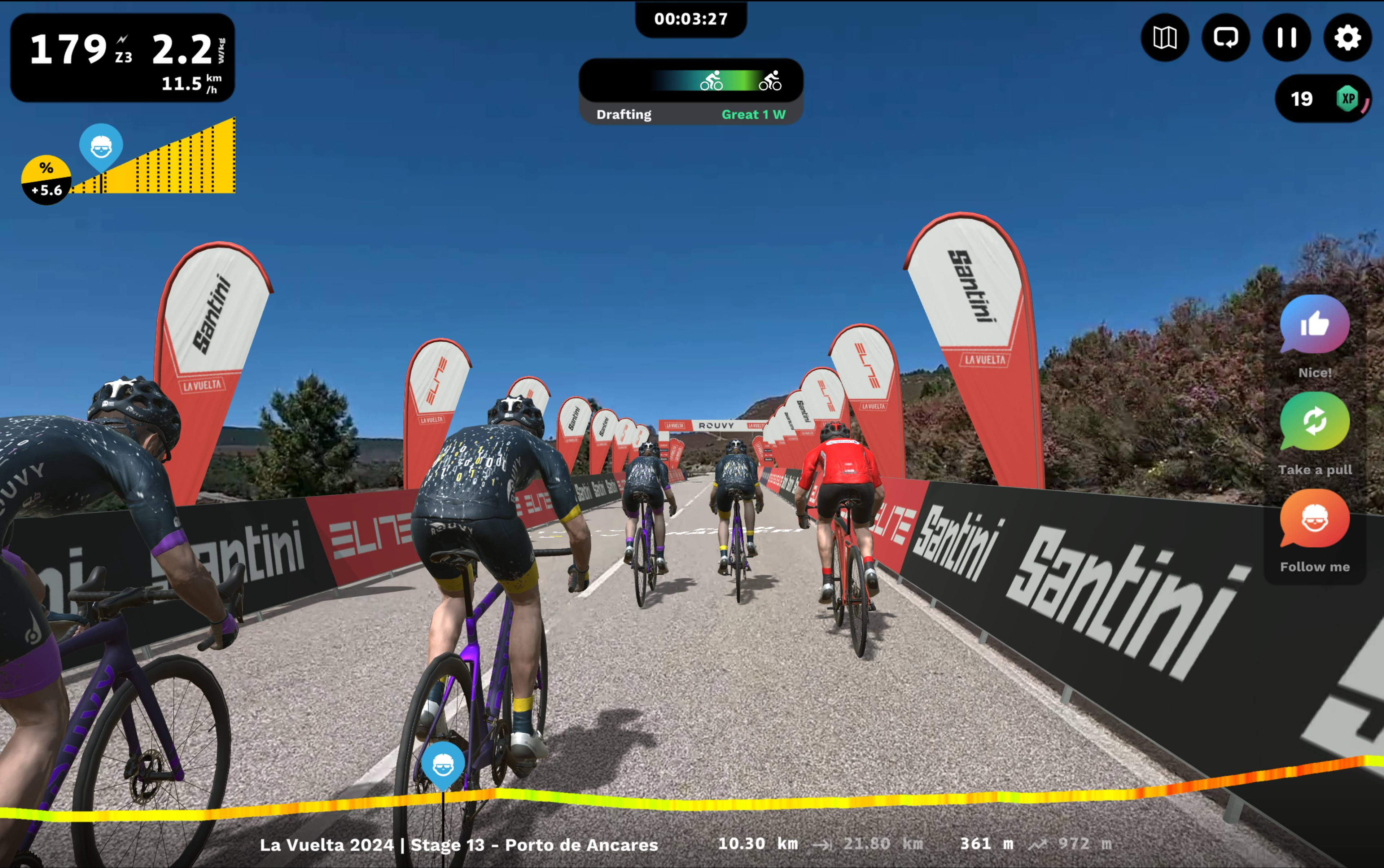Click the power and speed panel
Screen dimensions: 1384x868
pyautogui.click(x=122, y=58)
